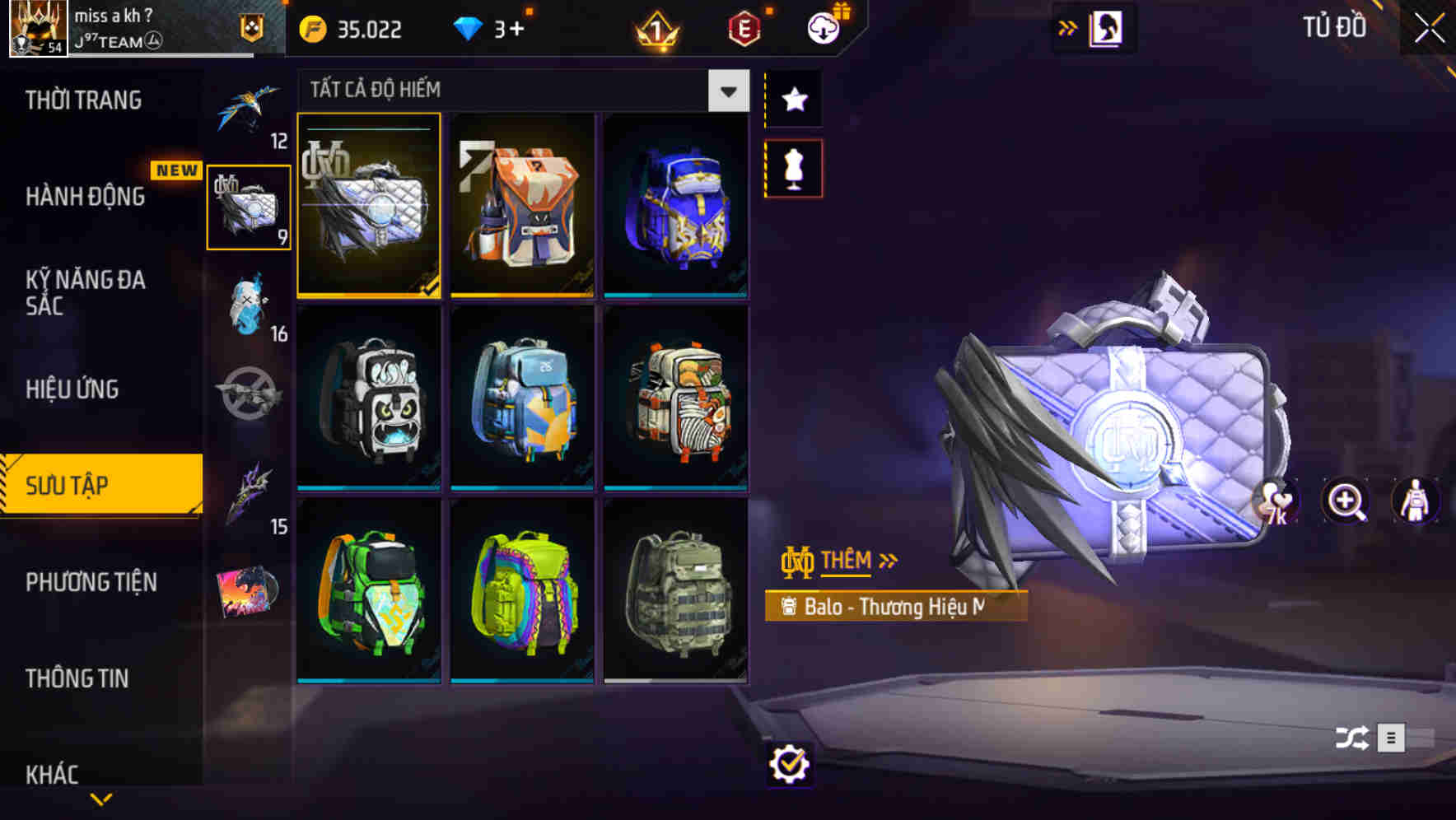Image resolution: width=1456 pixels, height=820 pixels.
Task: Expand the double-arrow panel near top right
Action: click(1068, 27)
